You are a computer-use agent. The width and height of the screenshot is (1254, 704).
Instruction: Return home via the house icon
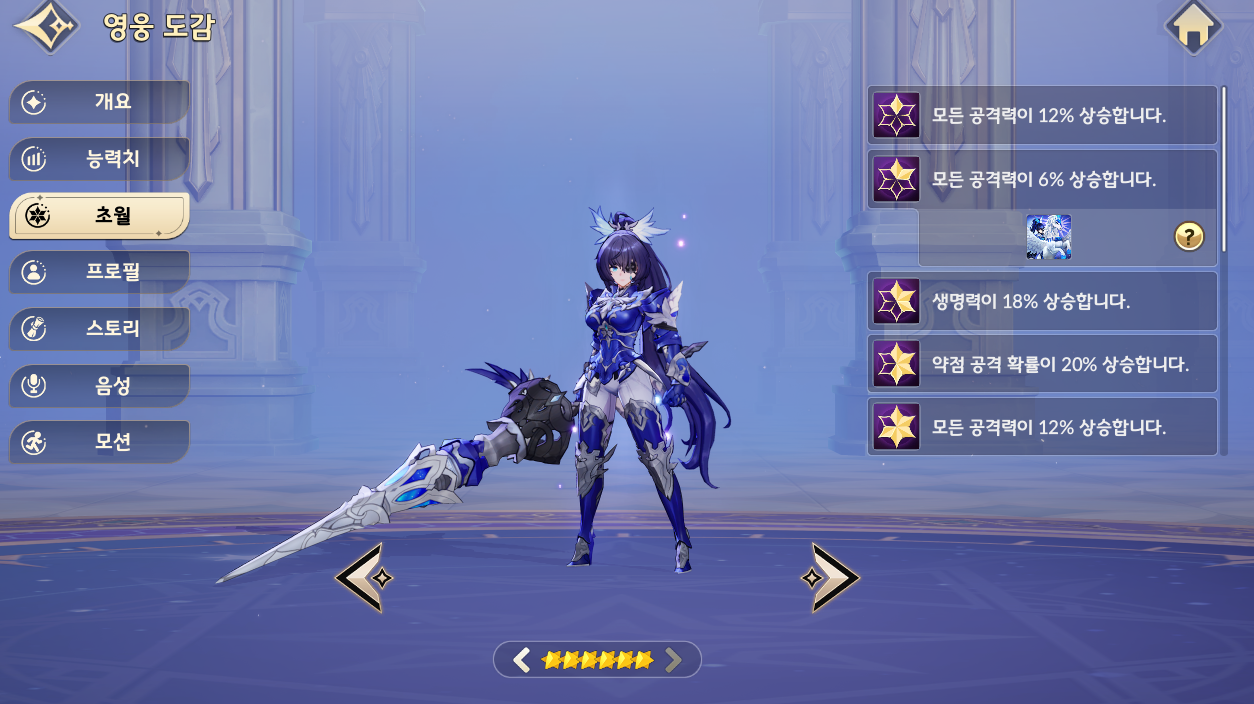[1193, 28]
